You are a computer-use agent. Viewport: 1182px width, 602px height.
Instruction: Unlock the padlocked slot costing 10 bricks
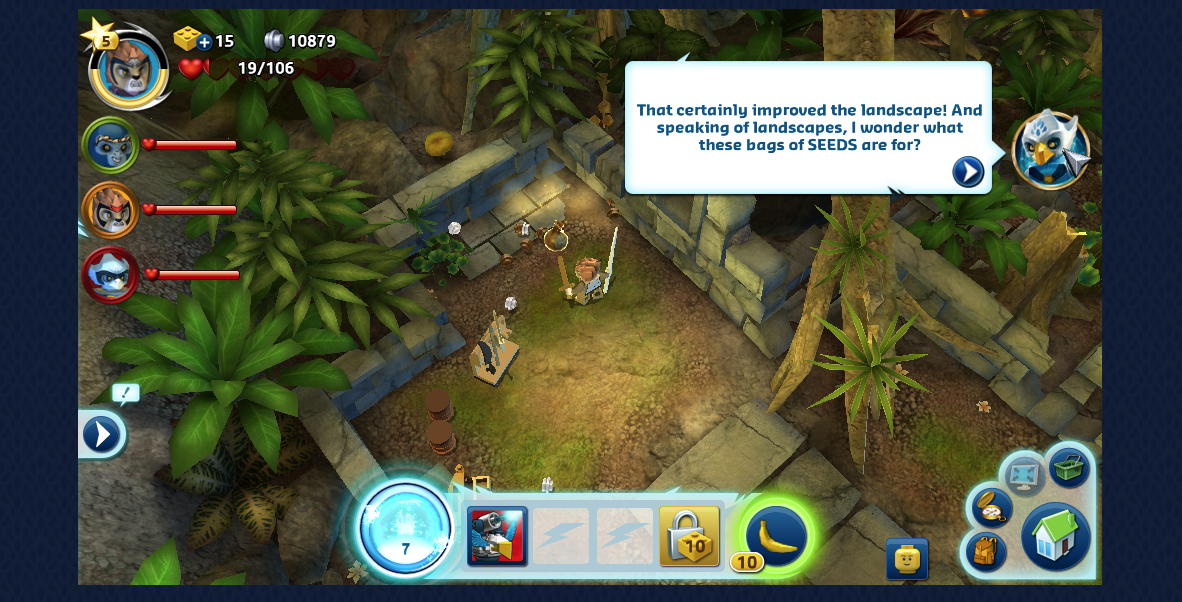pyautogui.click(x=689, y=537)
